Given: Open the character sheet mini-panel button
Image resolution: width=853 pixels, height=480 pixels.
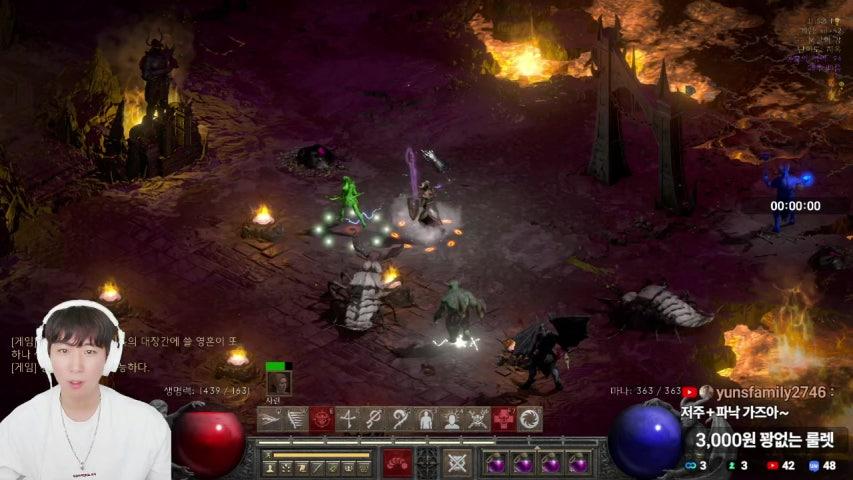Looking at the screenshot, I should point(270,467).
